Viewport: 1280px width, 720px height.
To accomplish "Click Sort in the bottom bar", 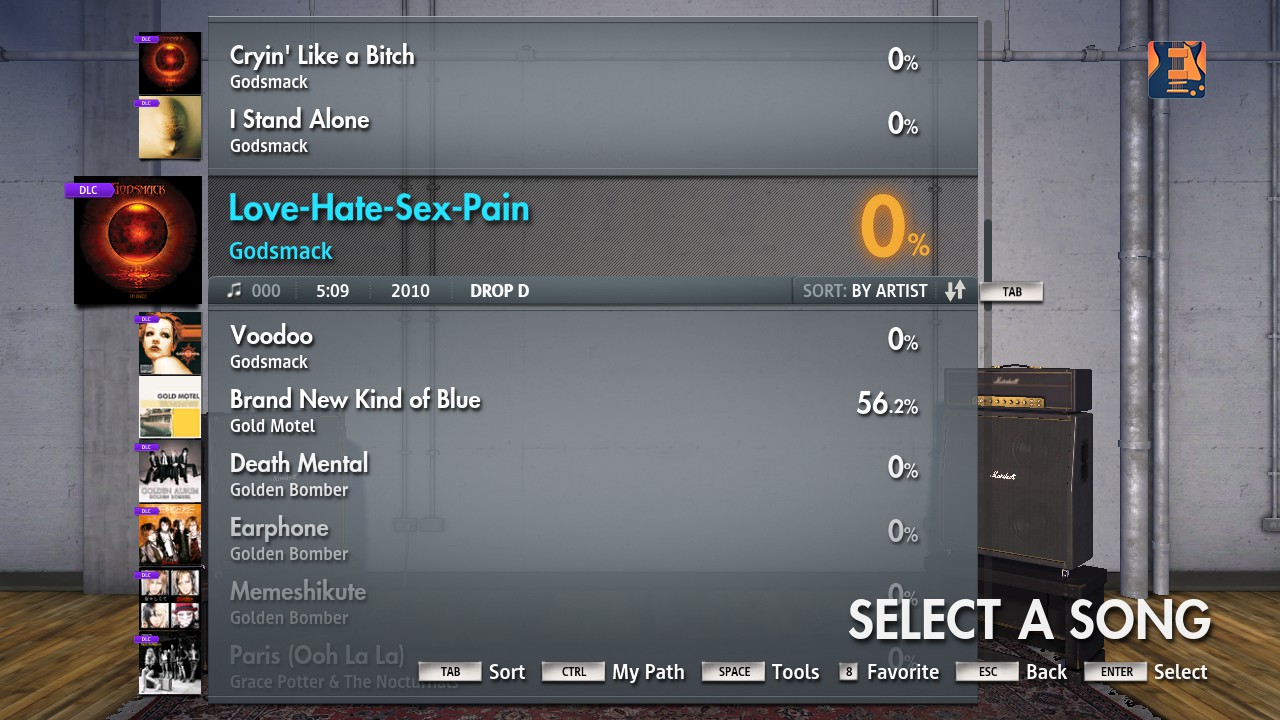I will 507,672.
